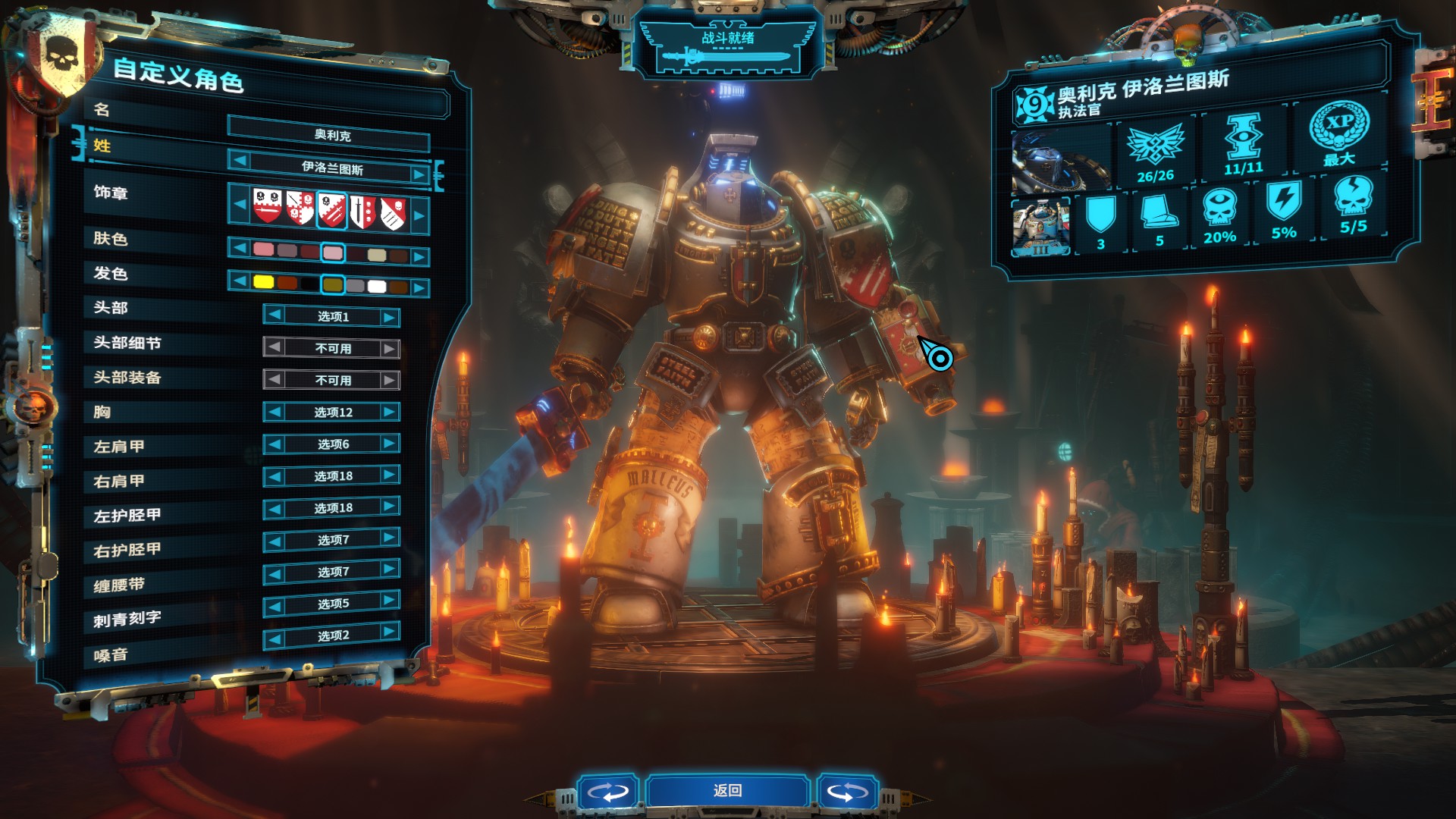Choose the next surname after 伊洛兰图斯
This screenshot has width=1456, height=819.
[419, 174]
